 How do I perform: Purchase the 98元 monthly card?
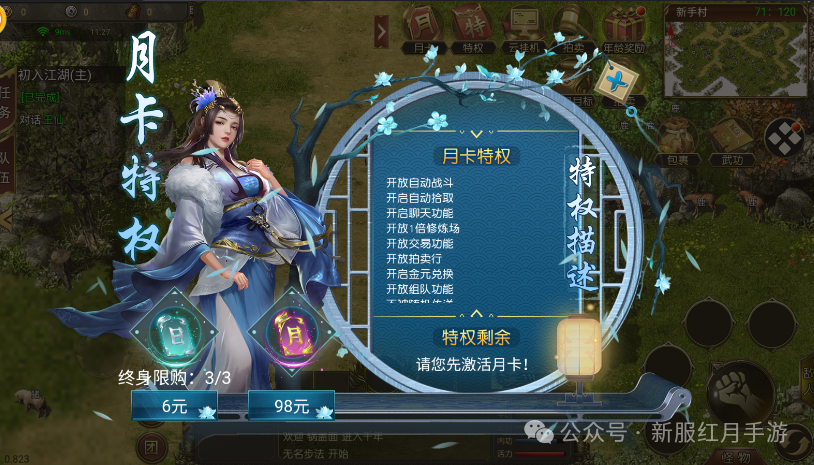pyautogui.click(x=291, y=406)
